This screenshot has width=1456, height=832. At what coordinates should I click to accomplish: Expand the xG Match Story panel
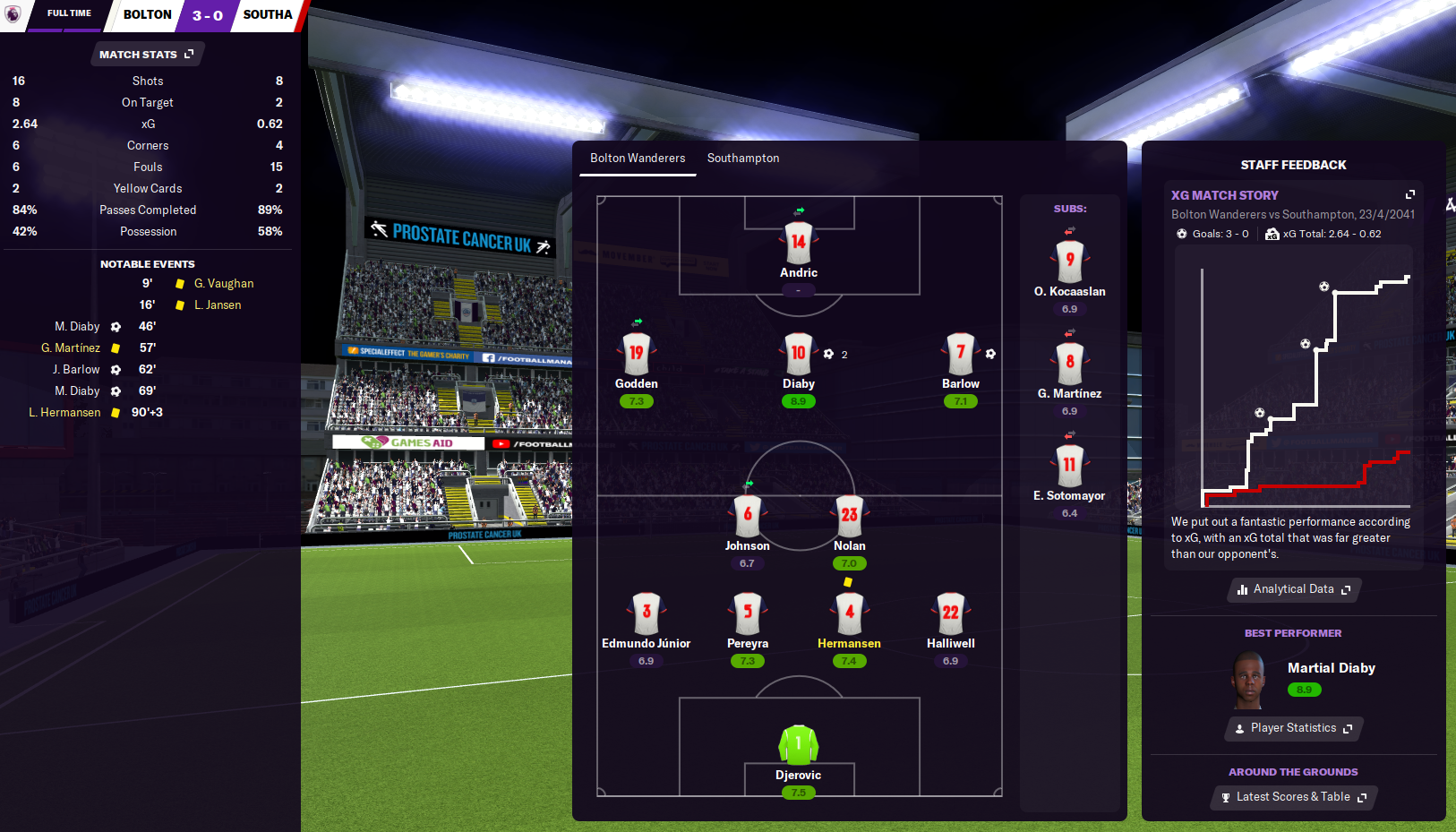pos(1409,195)
